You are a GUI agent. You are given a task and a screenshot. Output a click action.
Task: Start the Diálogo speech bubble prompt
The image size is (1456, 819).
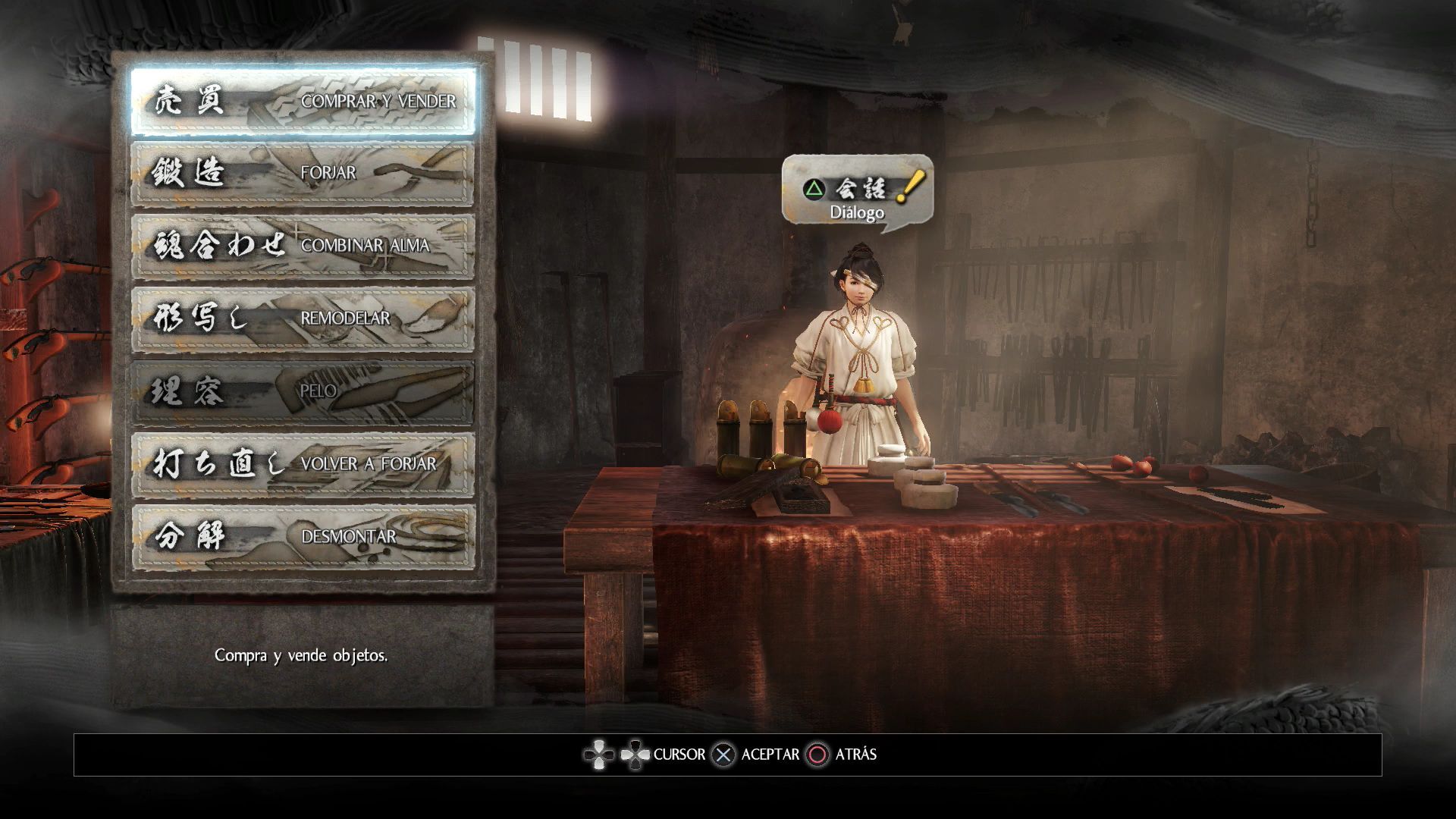tap(857, 196)
